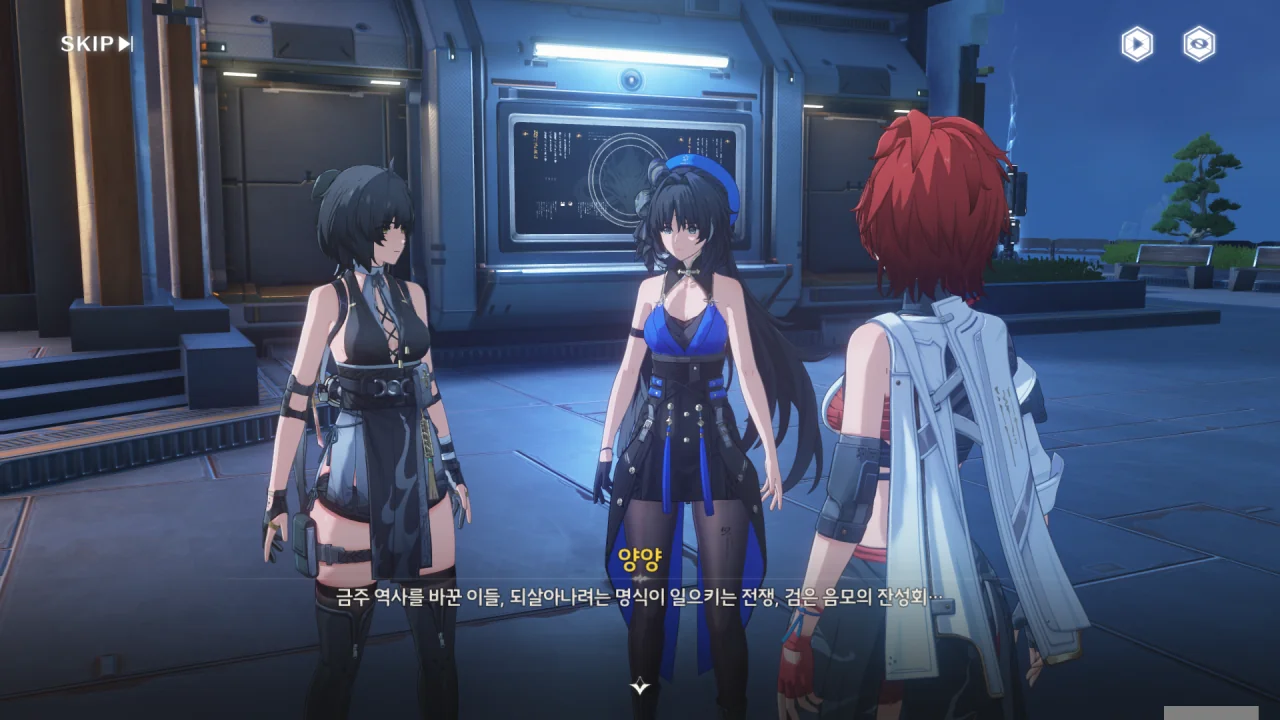Skip the cutscene dialogue
Screen dimensions: 1280x720
[x=96, y=44]
